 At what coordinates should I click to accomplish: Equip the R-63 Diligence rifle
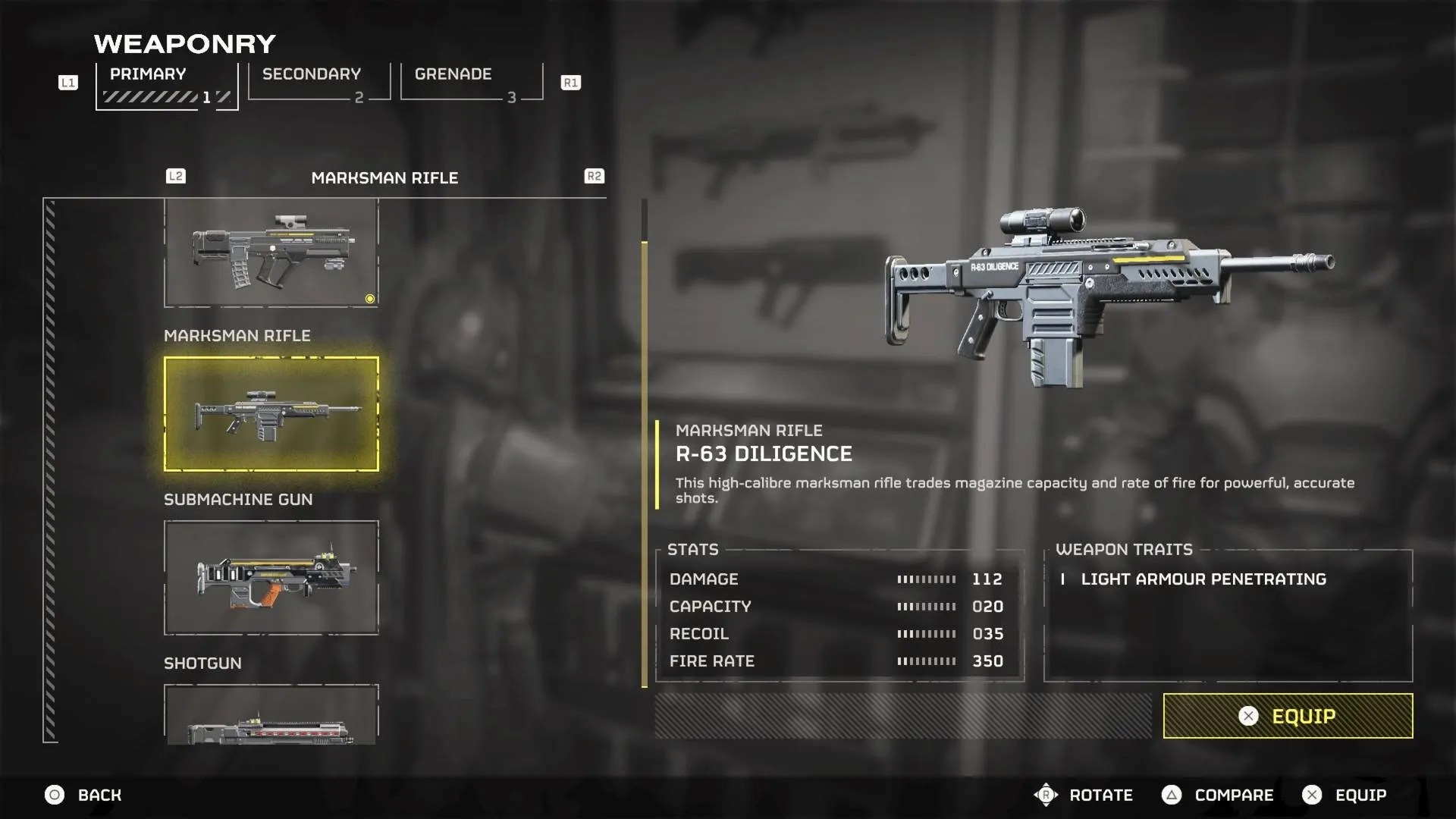click(x=1288, y=716)
